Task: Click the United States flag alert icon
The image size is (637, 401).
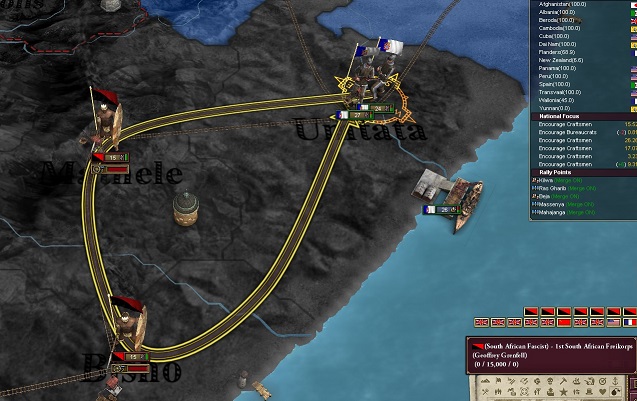Action: [613, 322]
